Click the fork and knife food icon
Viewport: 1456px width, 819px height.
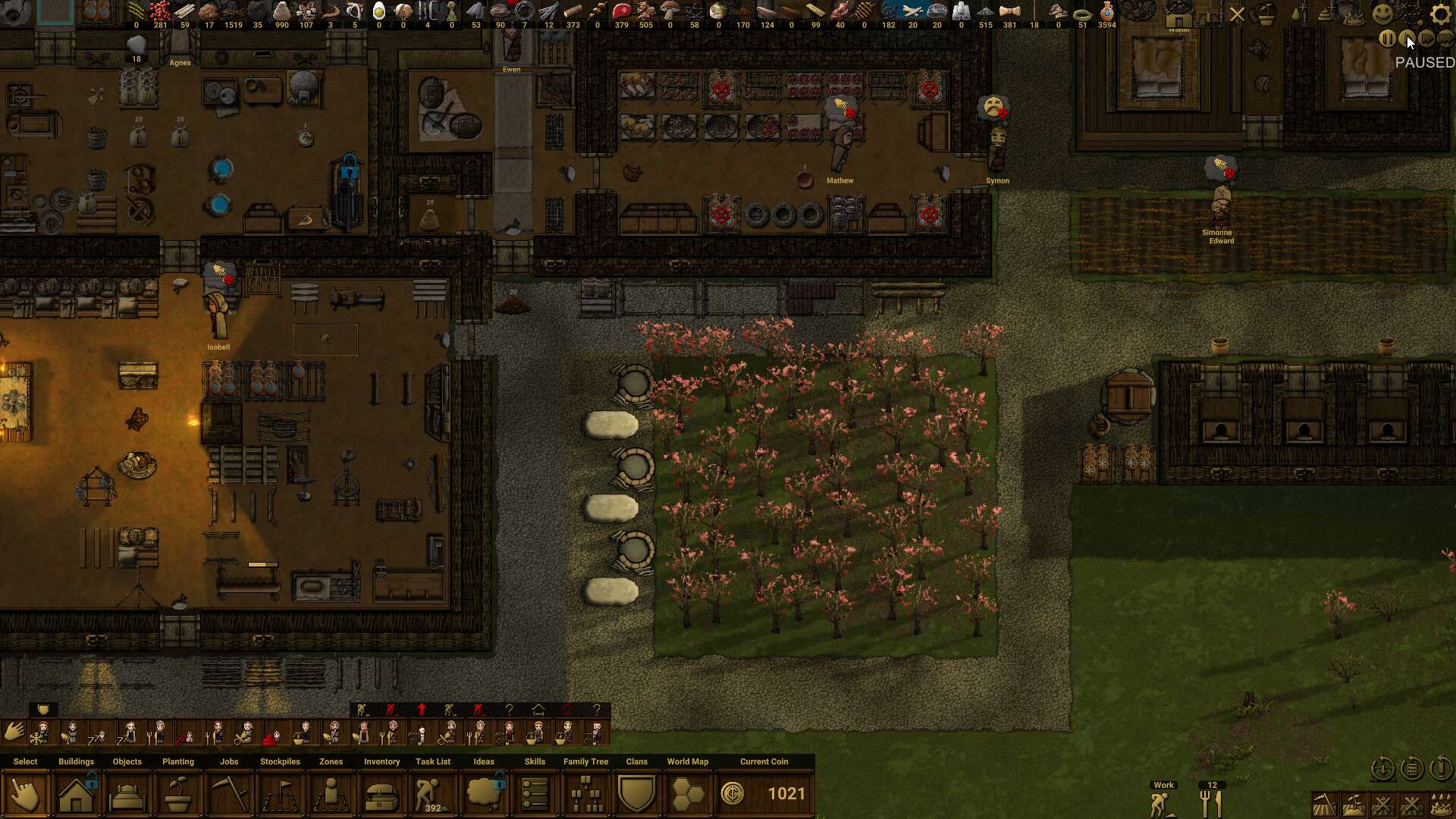pos(1211,803)
